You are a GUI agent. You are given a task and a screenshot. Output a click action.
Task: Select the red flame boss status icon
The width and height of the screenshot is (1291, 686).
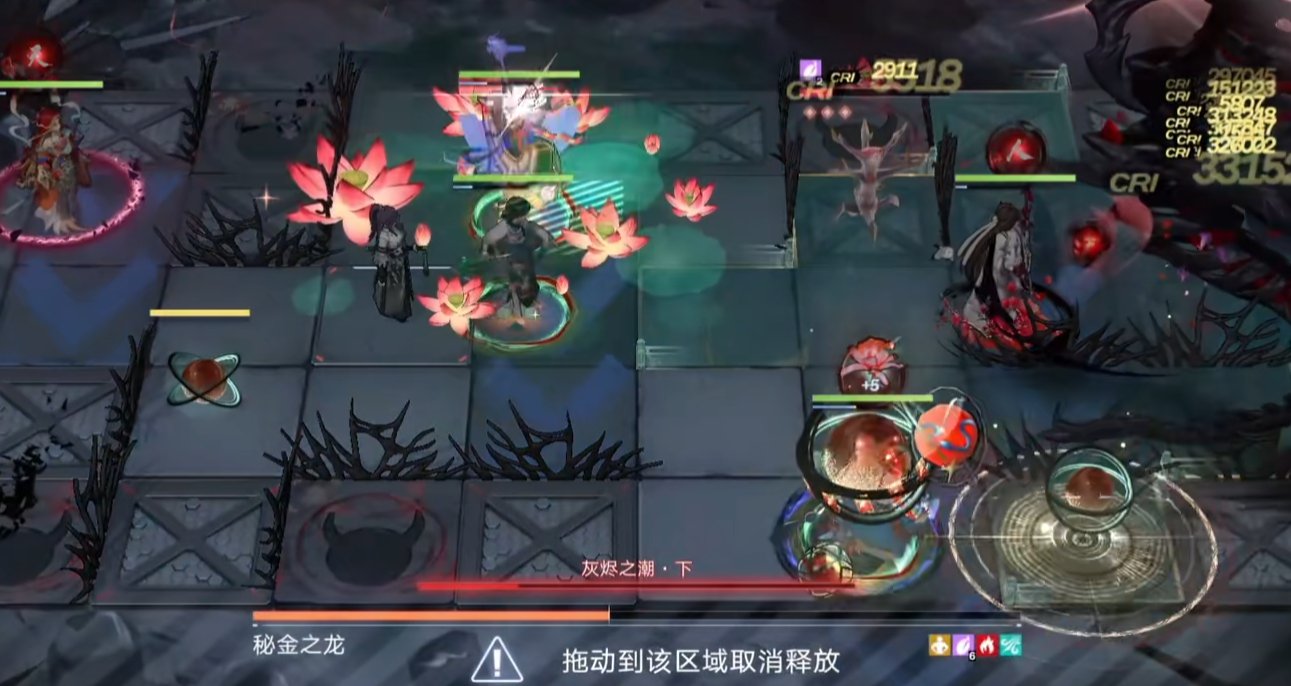987,645
